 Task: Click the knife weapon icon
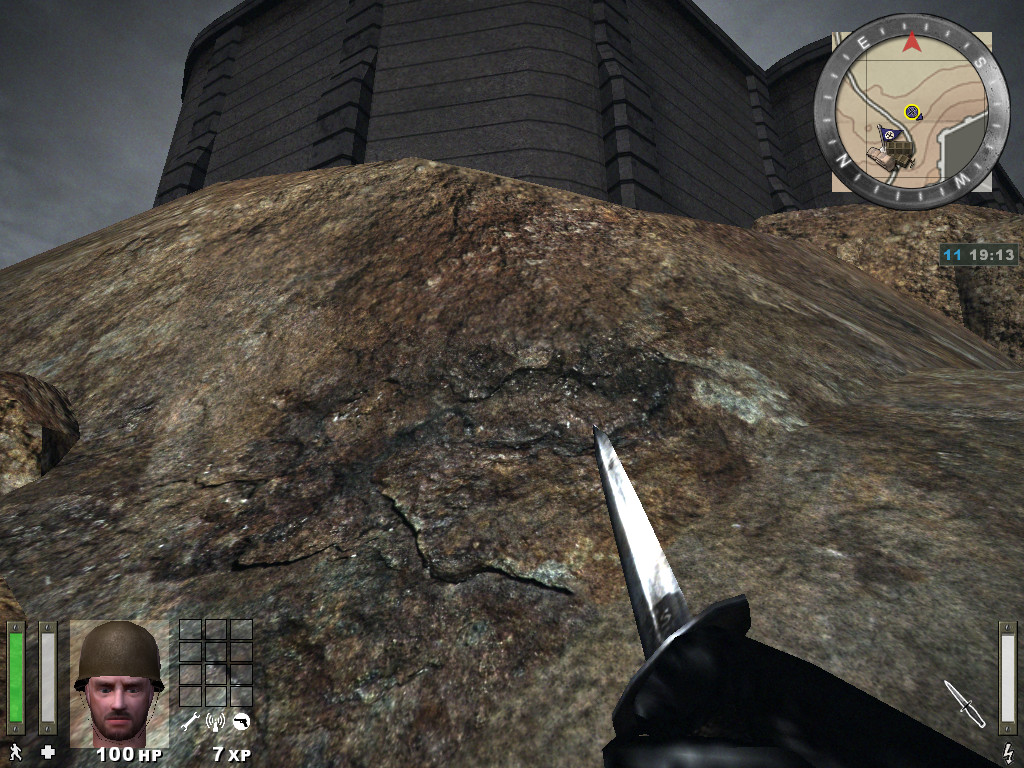[964, 703]
